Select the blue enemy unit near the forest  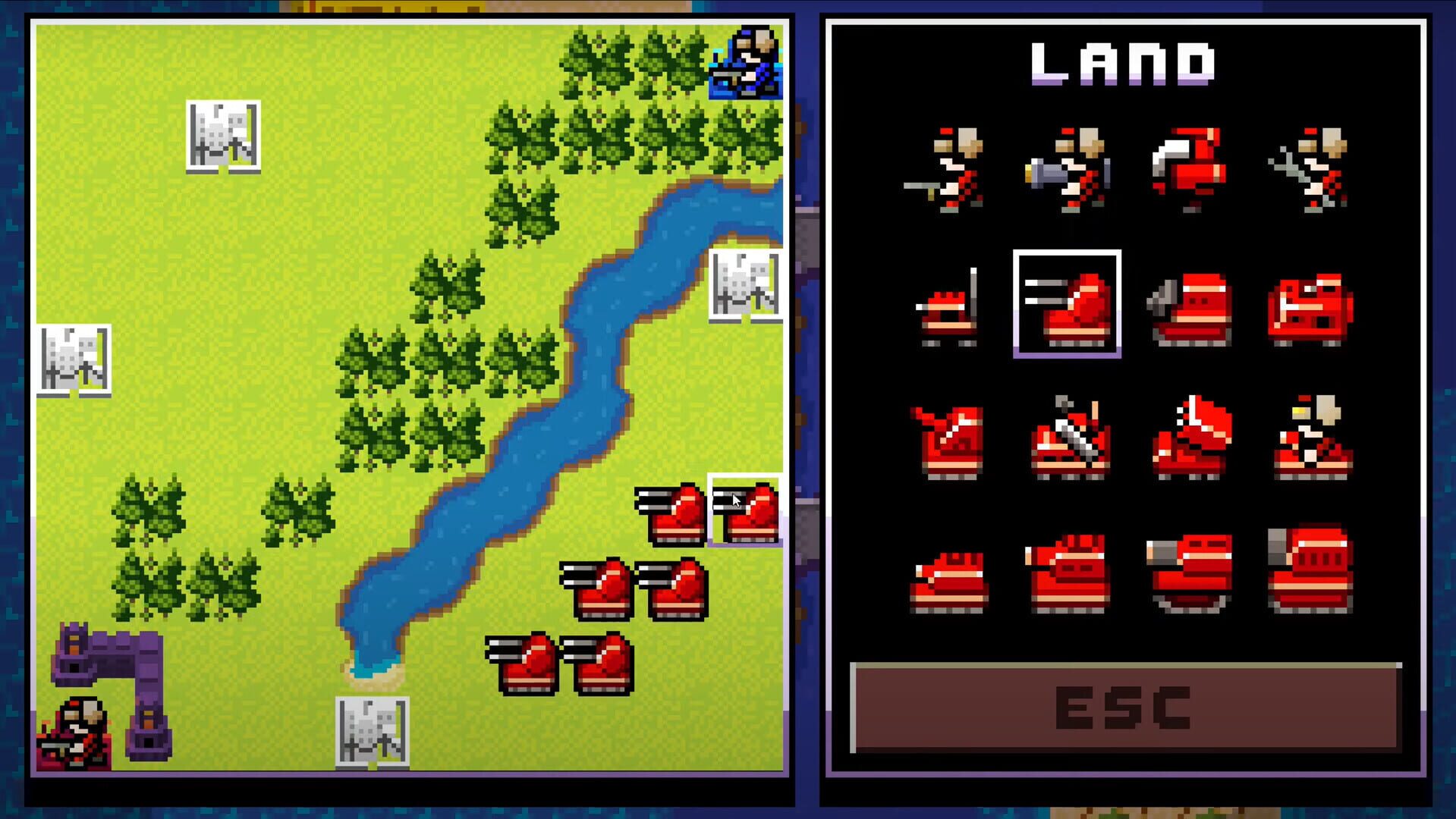pos(745,64)
